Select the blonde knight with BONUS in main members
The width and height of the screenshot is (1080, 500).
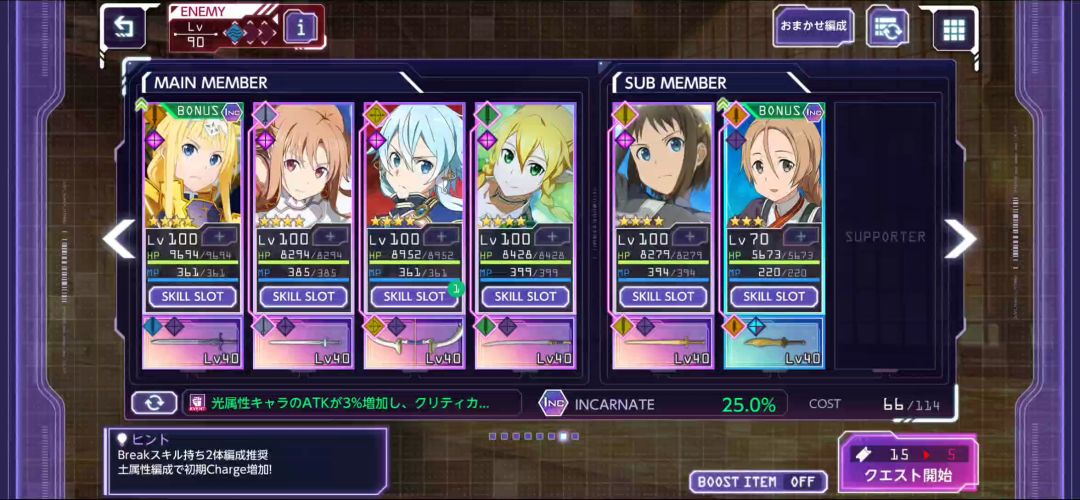click(193, 165)
